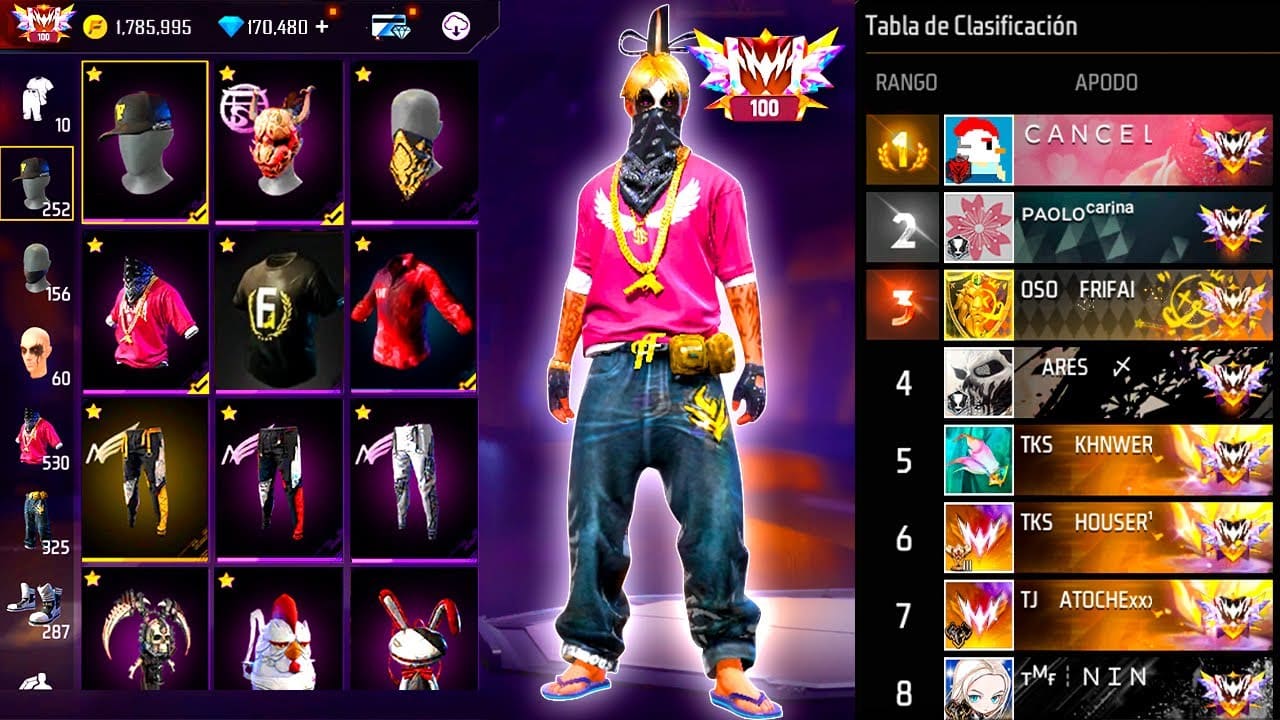Image resolution: width=1280 pixels, height=720 pixels.
Task: Click the RANGO column header
Action: click(908, 82)
